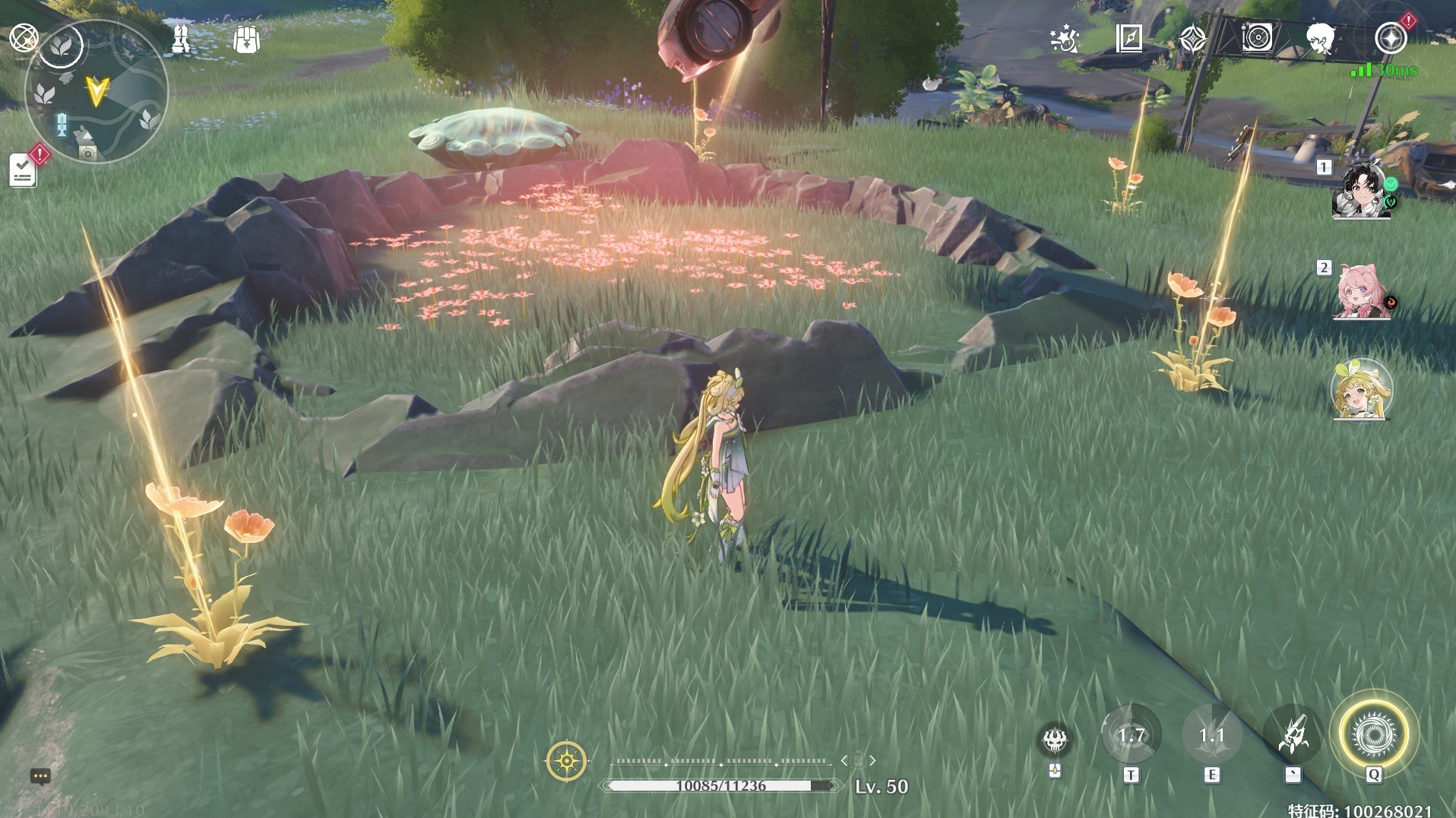This screenshot has height=818, width=1456.
Task: Open the four-pointed star diamond icon
Action: pos(1192,38)
